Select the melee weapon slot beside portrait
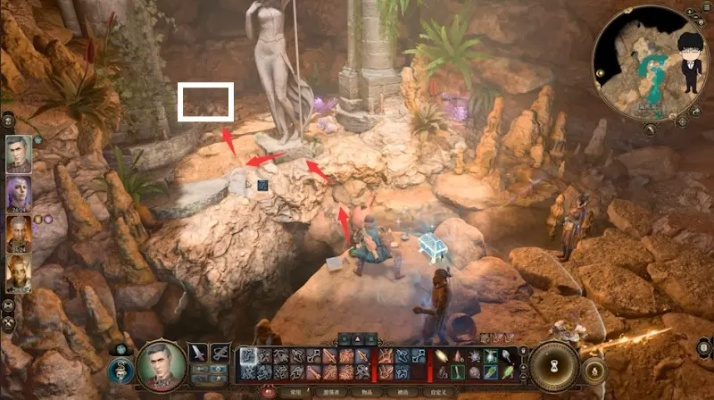The height and width of the screenshot is (400, 714). click(x=197, y=352)
